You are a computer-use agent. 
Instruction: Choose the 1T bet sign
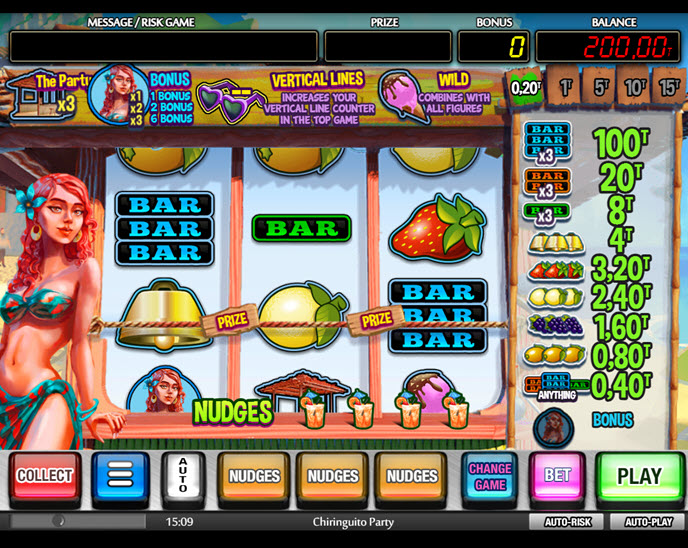(566, 87)
